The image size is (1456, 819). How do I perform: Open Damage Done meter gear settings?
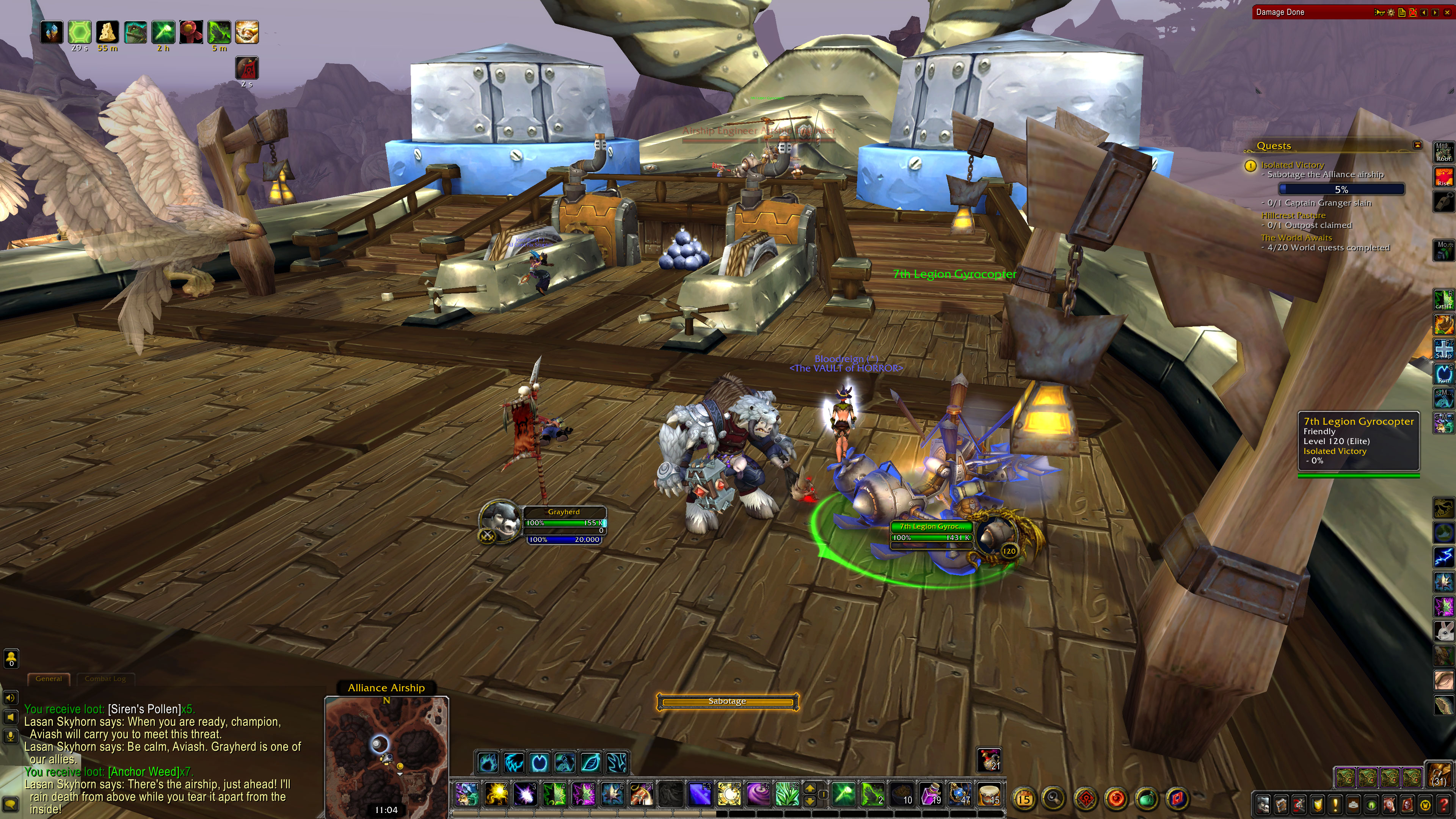pos(1391,13)
